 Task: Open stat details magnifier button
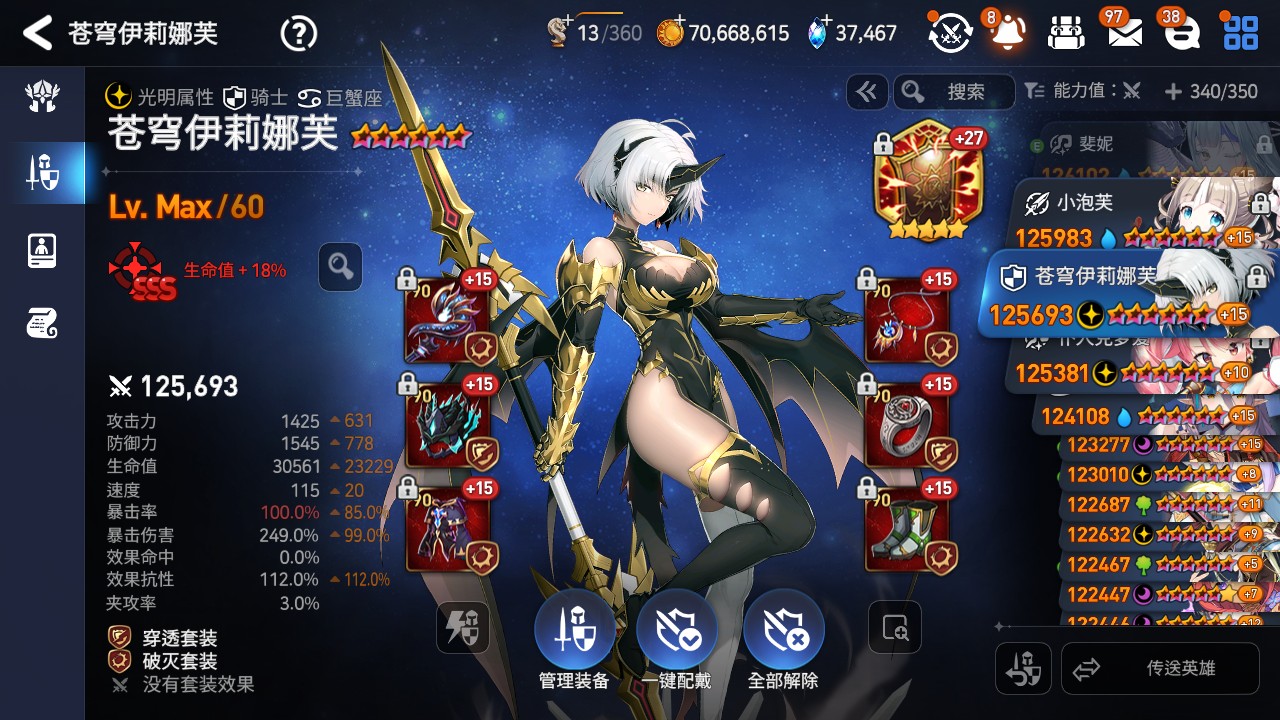click(340, 267)
